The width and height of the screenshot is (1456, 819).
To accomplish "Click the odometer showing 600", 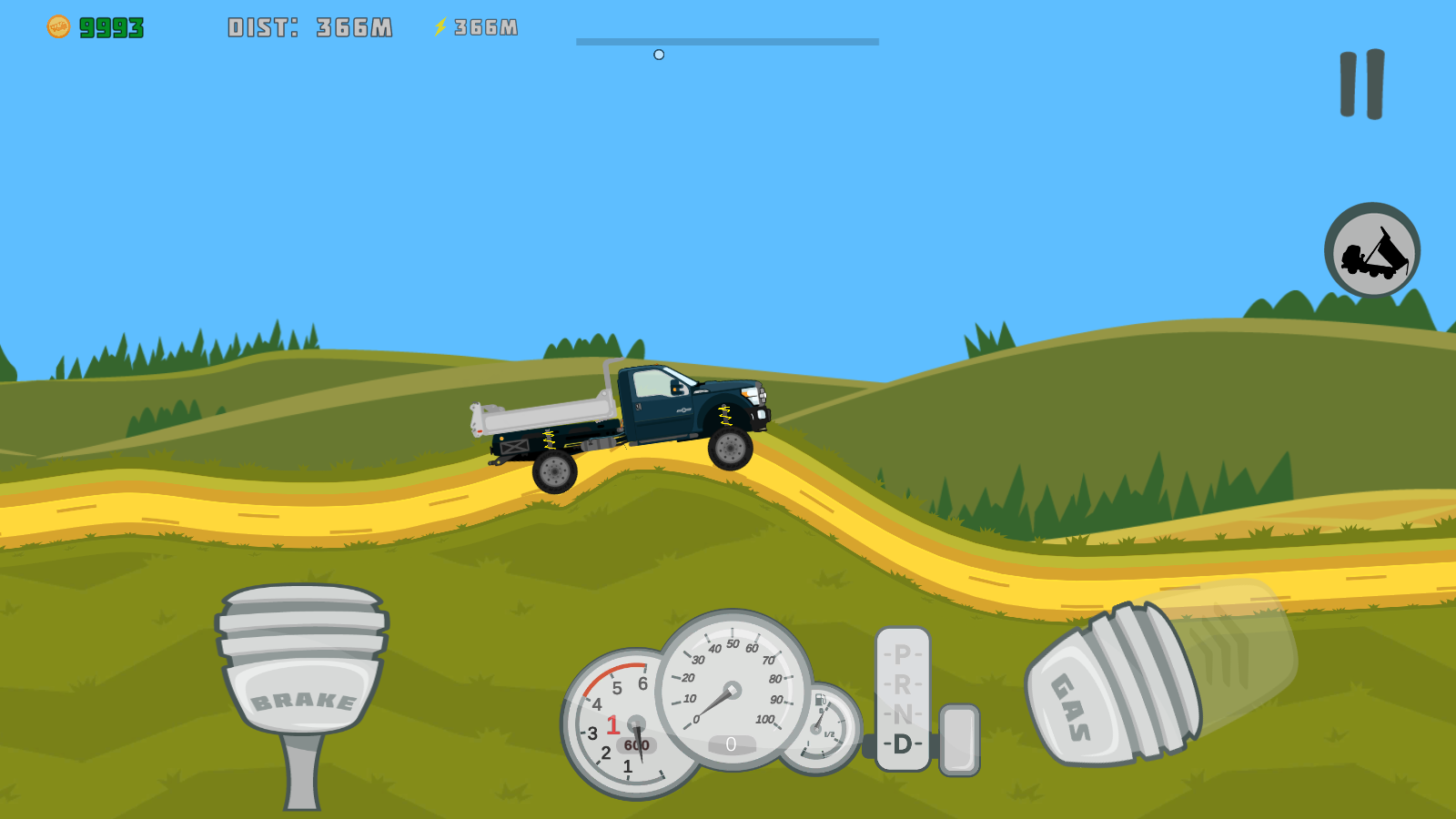I will 637,743.
